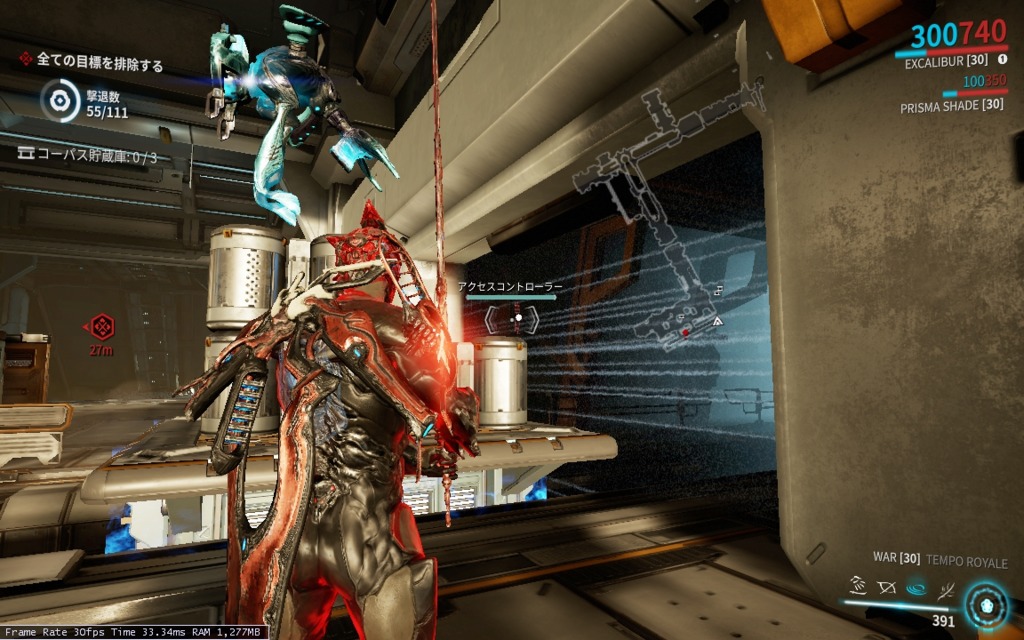Image resolution: width=1024 pixels, height=640 pixels.
Task: Select the blue Radial Javelin ability icon
Action: click(x=914, y=587)
